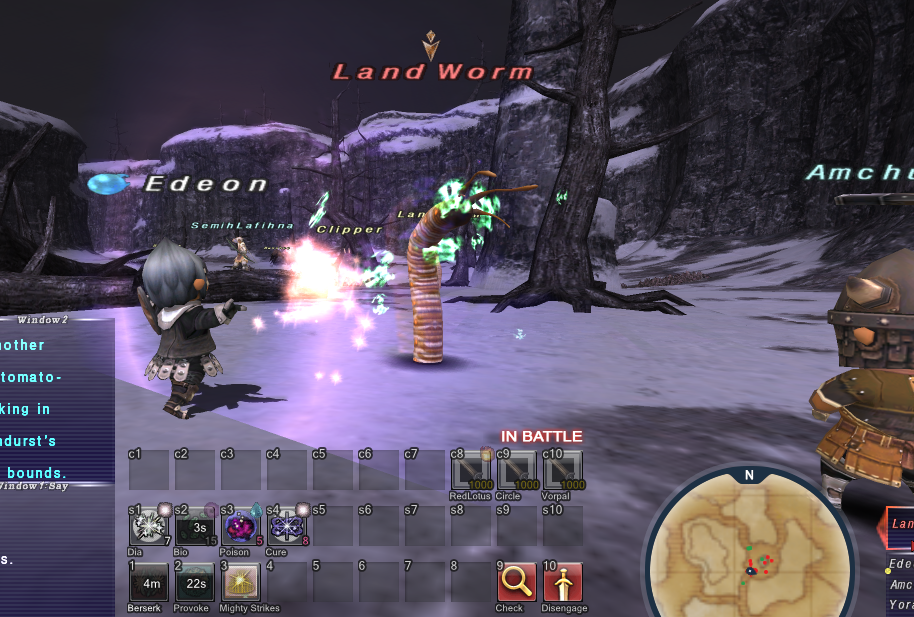Click the Check magnifying glass button
Image resolution: width=914 pixels, height=617 pixels.
(516, 582)
